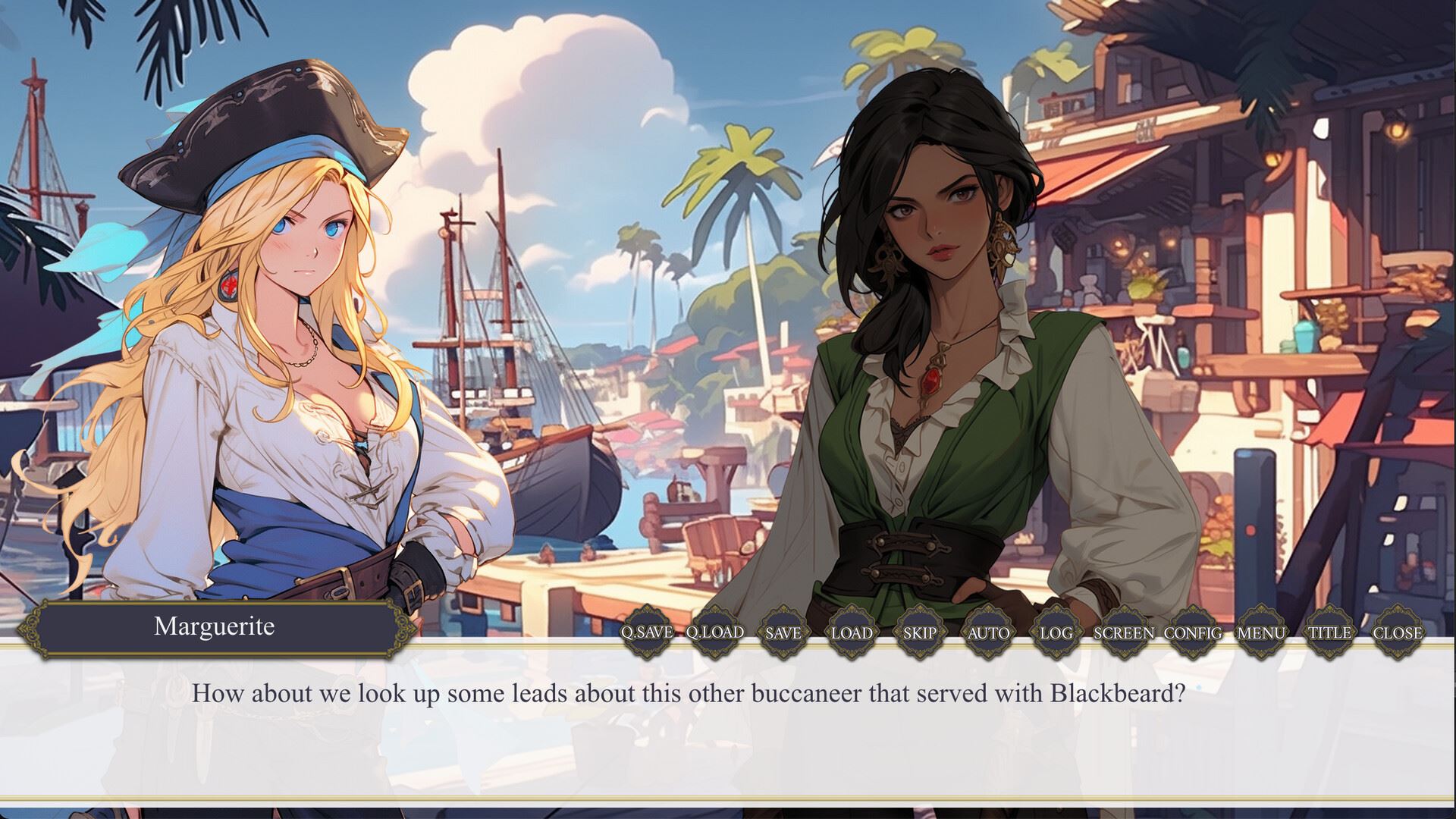
Task: Hide the text window with CLOSE
Action: (x=1397, y=632)
